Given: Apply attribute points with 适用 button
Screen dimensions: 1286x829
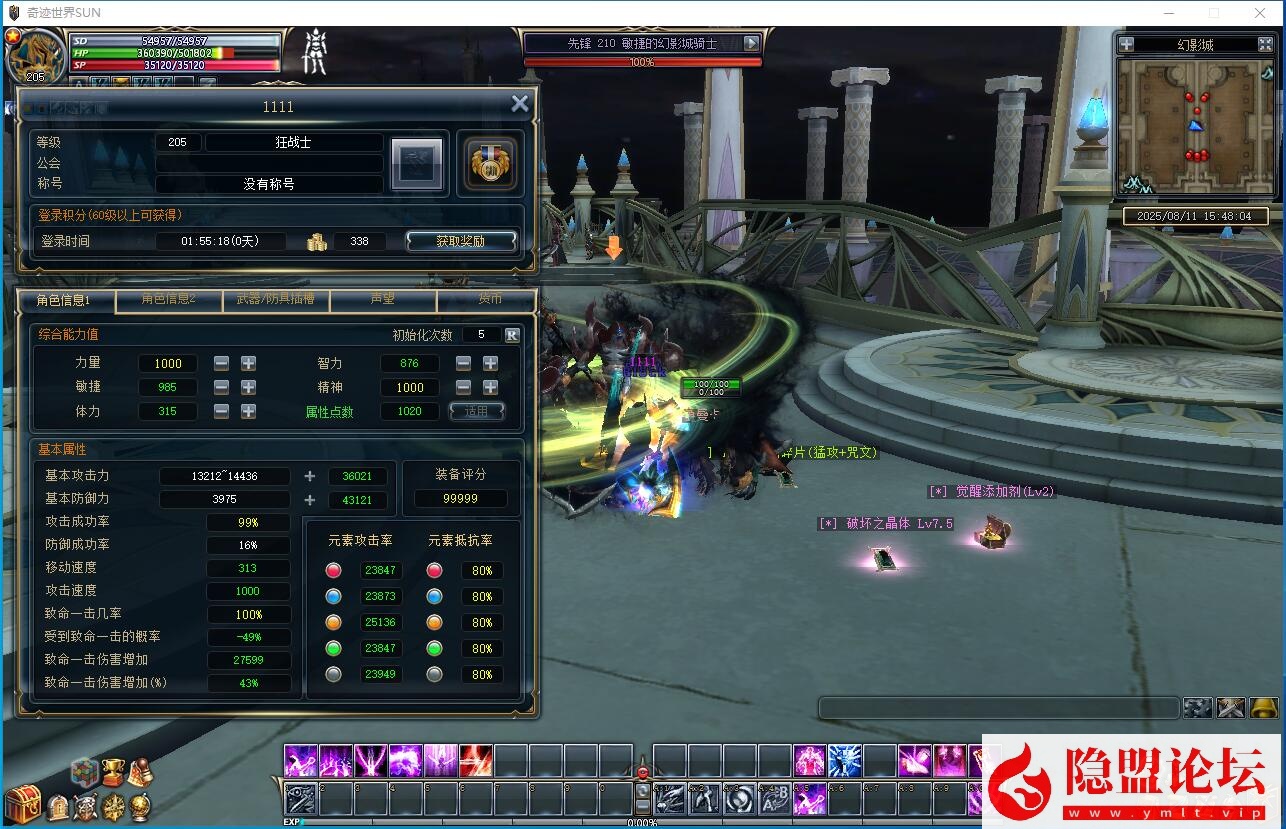Looking at the screenshot, I should point(477,411).
